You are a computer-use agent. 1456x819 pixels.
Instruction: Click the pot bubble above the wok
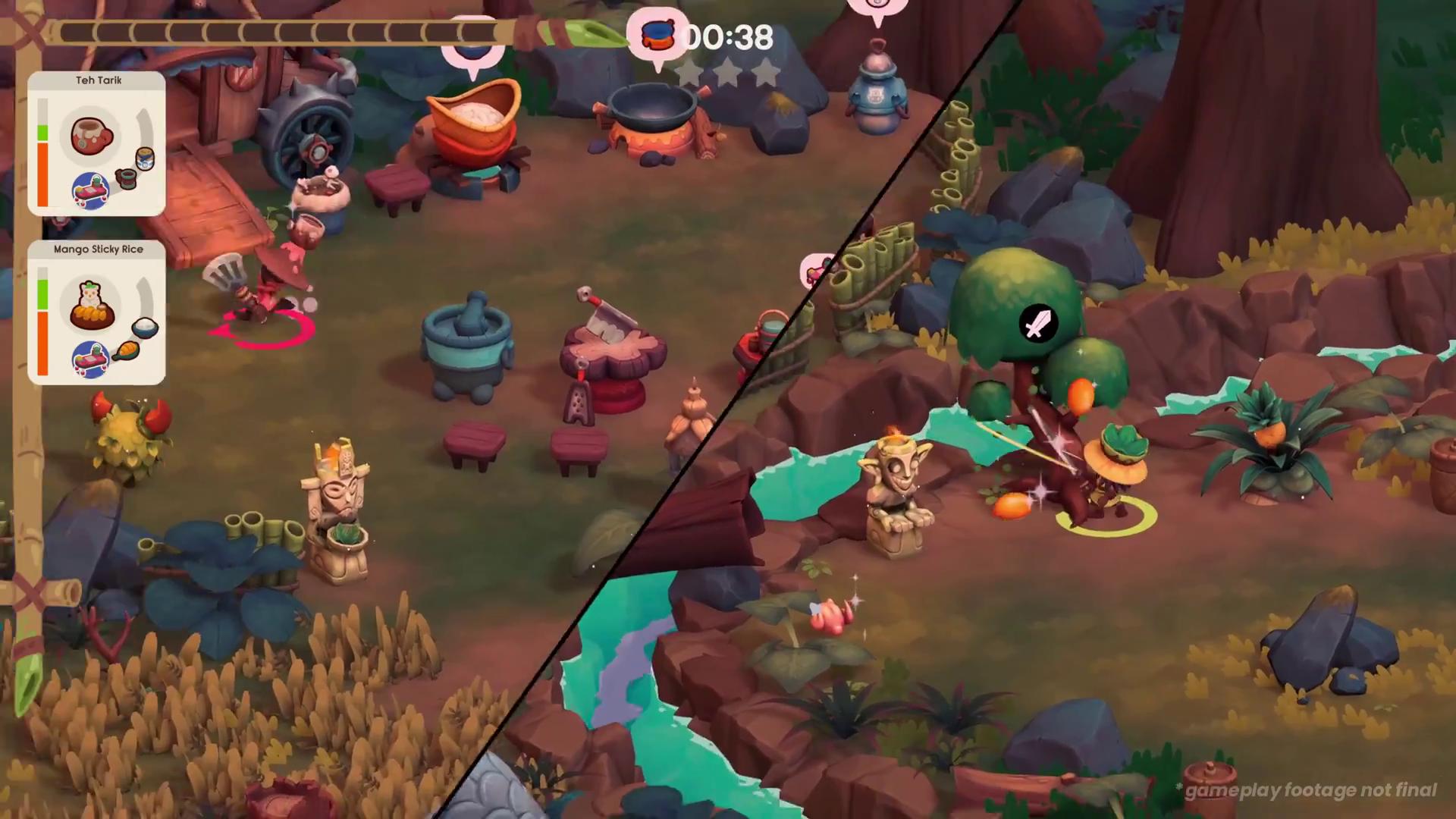pyautogui.click(x=657, y=36)
